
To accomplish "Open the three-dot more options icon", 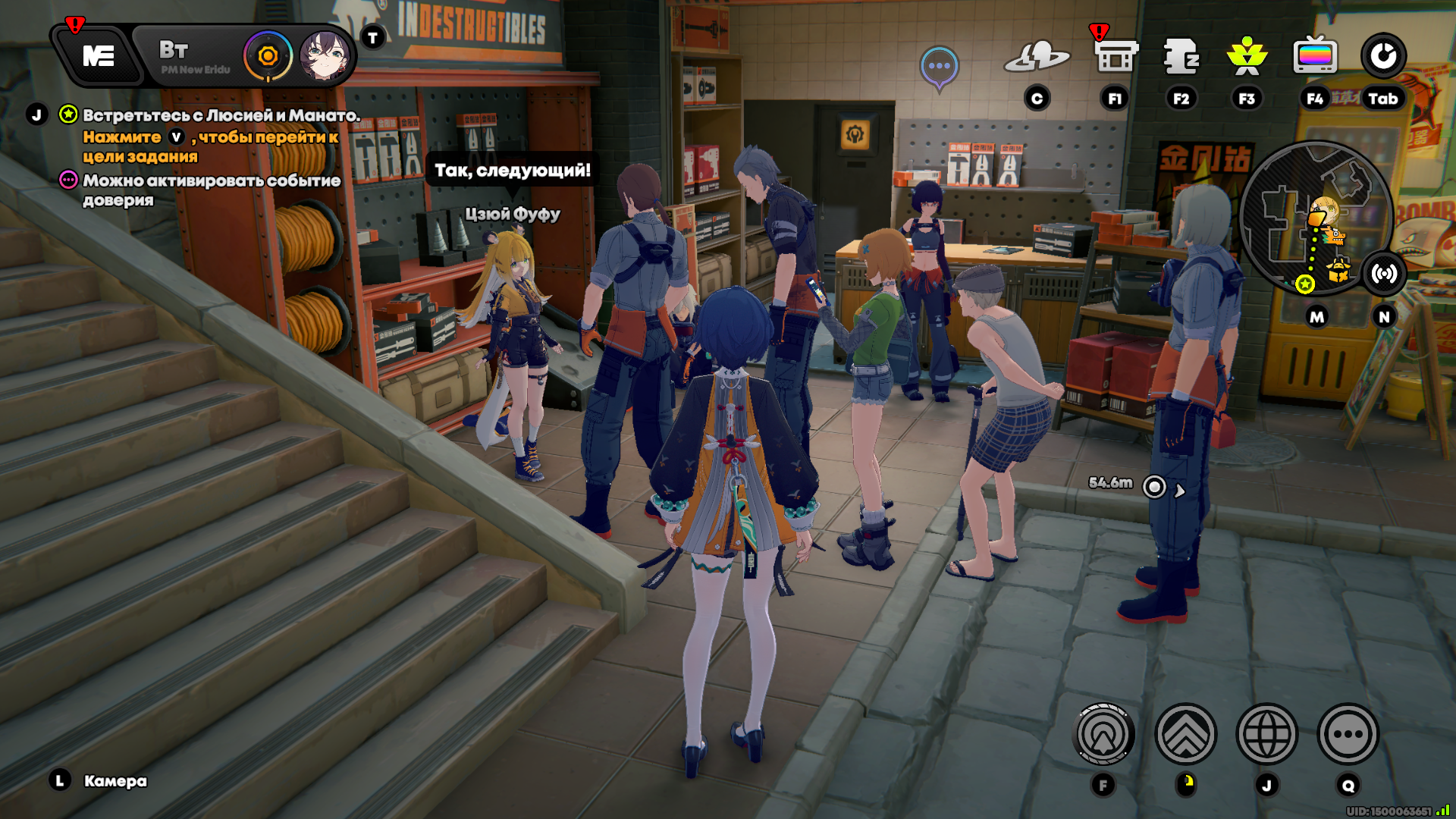I will pos(1348,734).
